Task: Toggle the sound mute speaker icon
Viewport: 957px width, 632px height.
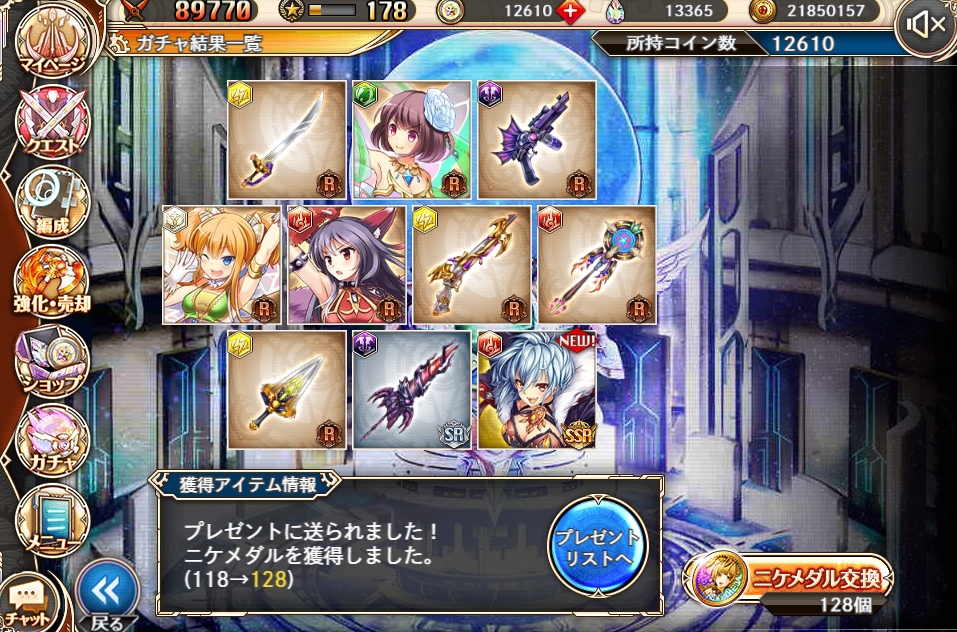Action: click(924, 25)
